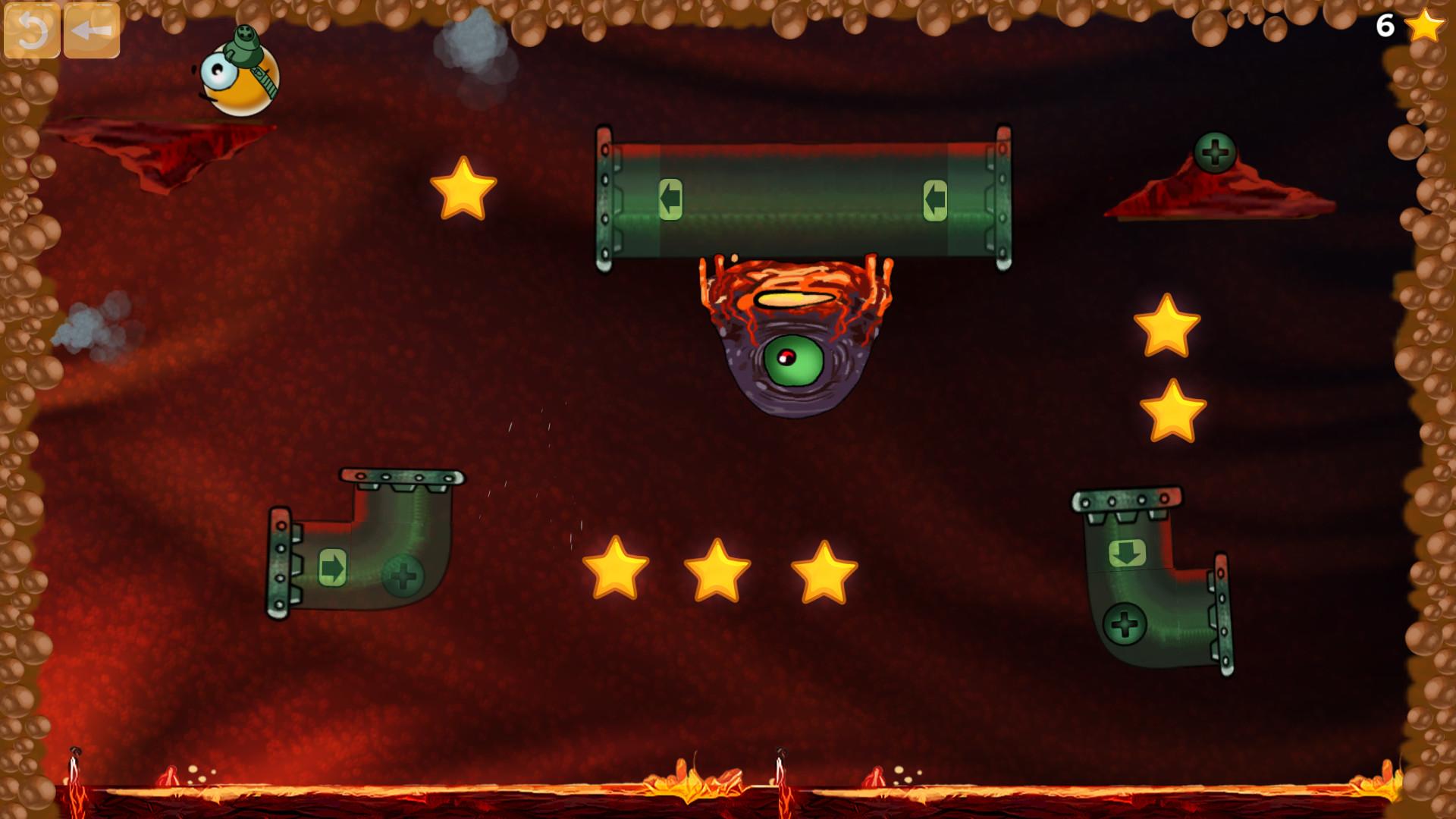Viewport: 1456px width, 819px height.
Task: Click the restart level icon
Action: tap(33, 32)
